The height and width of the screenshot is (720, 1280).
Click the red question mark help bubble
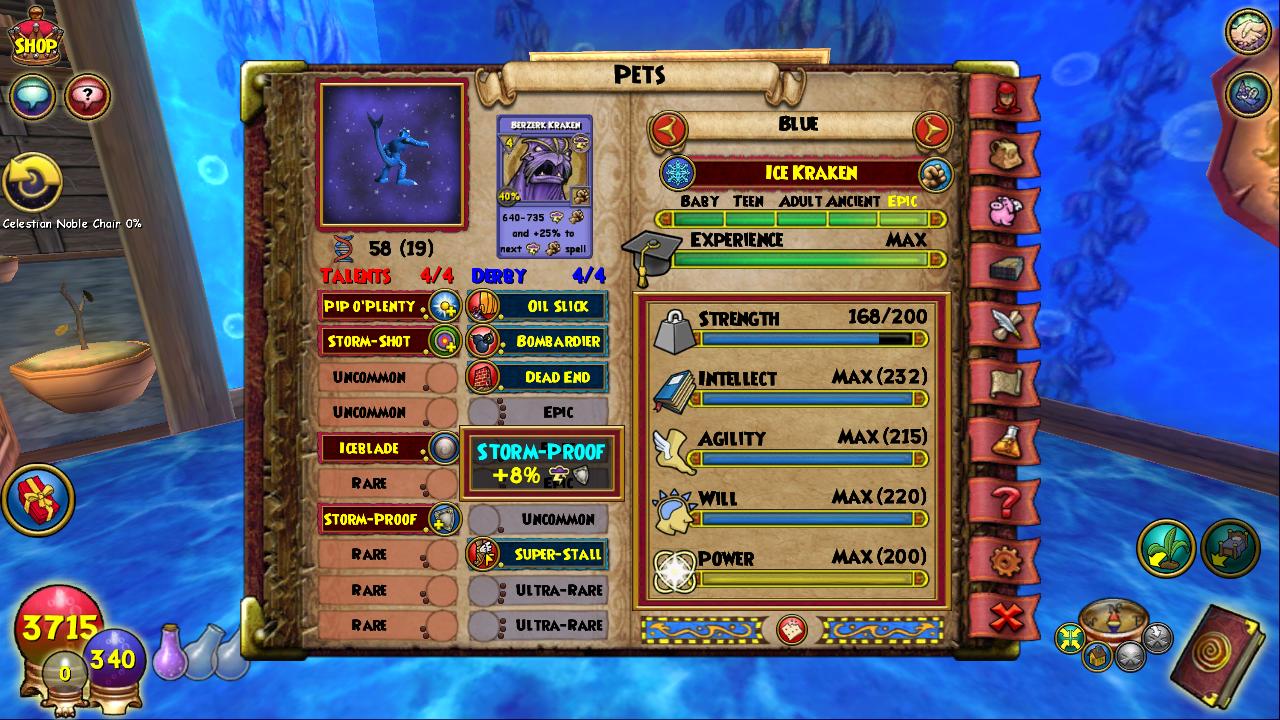click(88, 96)
